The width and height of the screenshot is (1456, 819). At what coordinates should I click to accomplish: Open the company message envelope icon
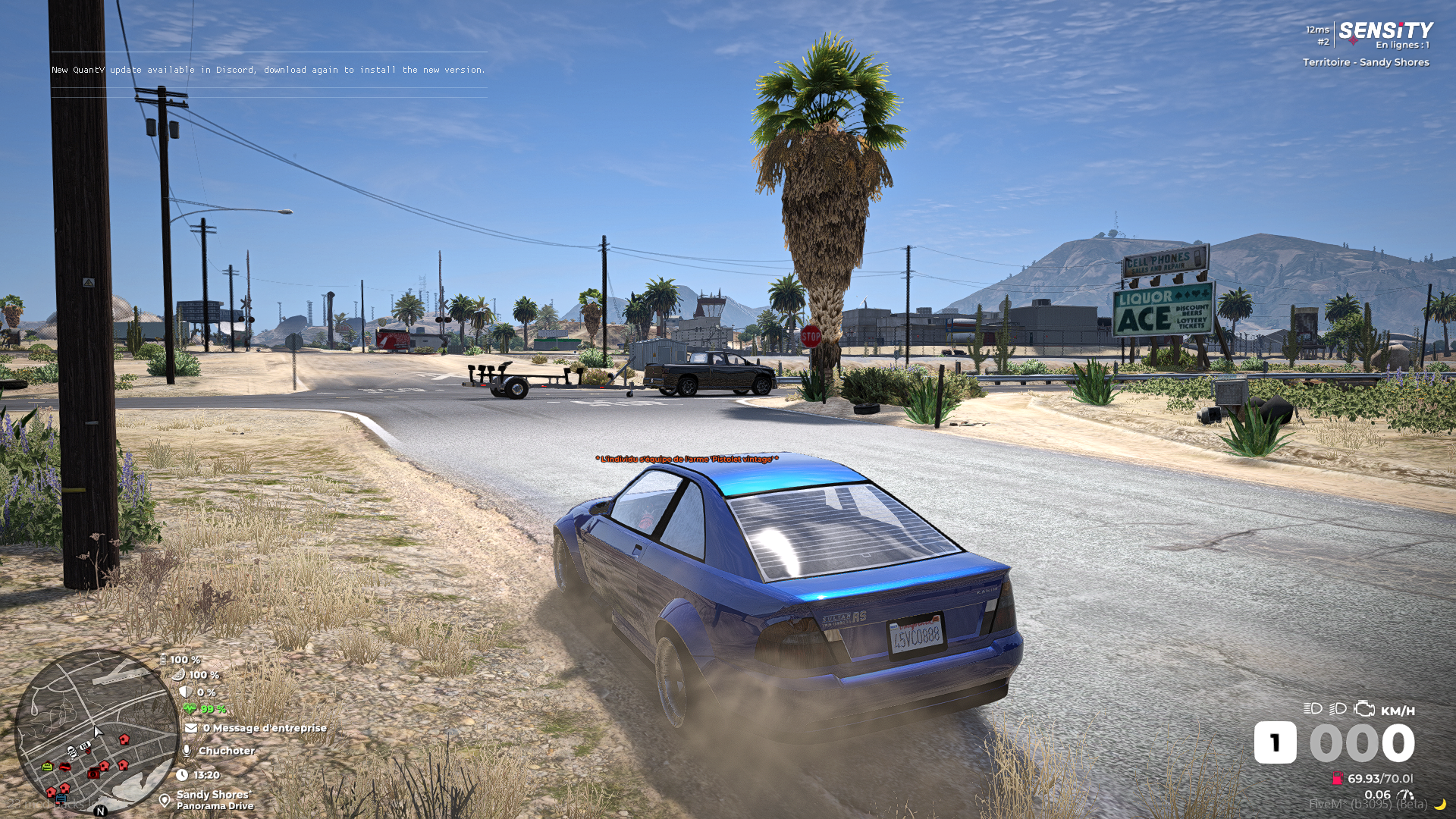pos(191,728)
